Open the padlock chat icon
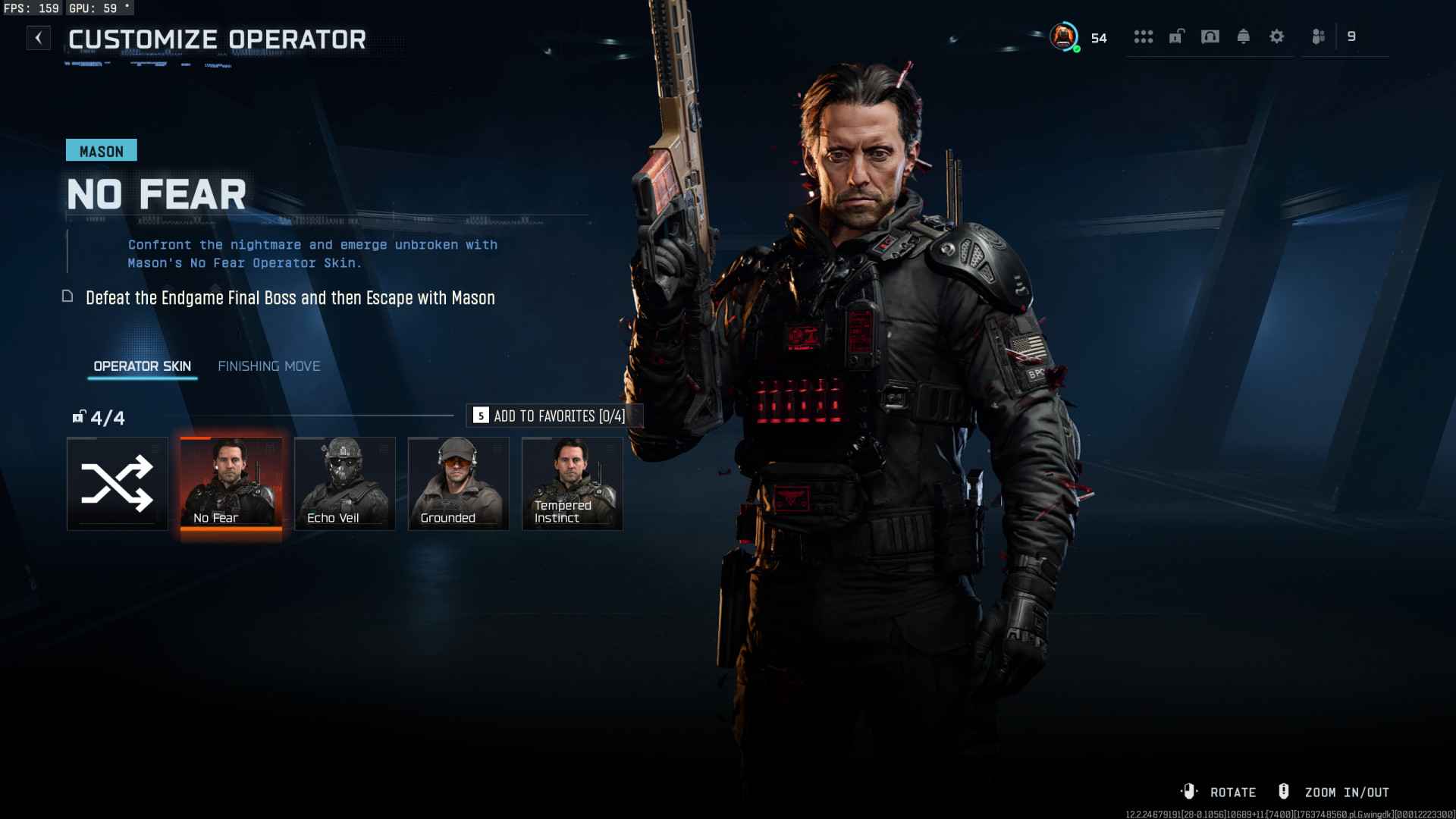This screenshot has width=1456, height=819. pos(1176,36)
